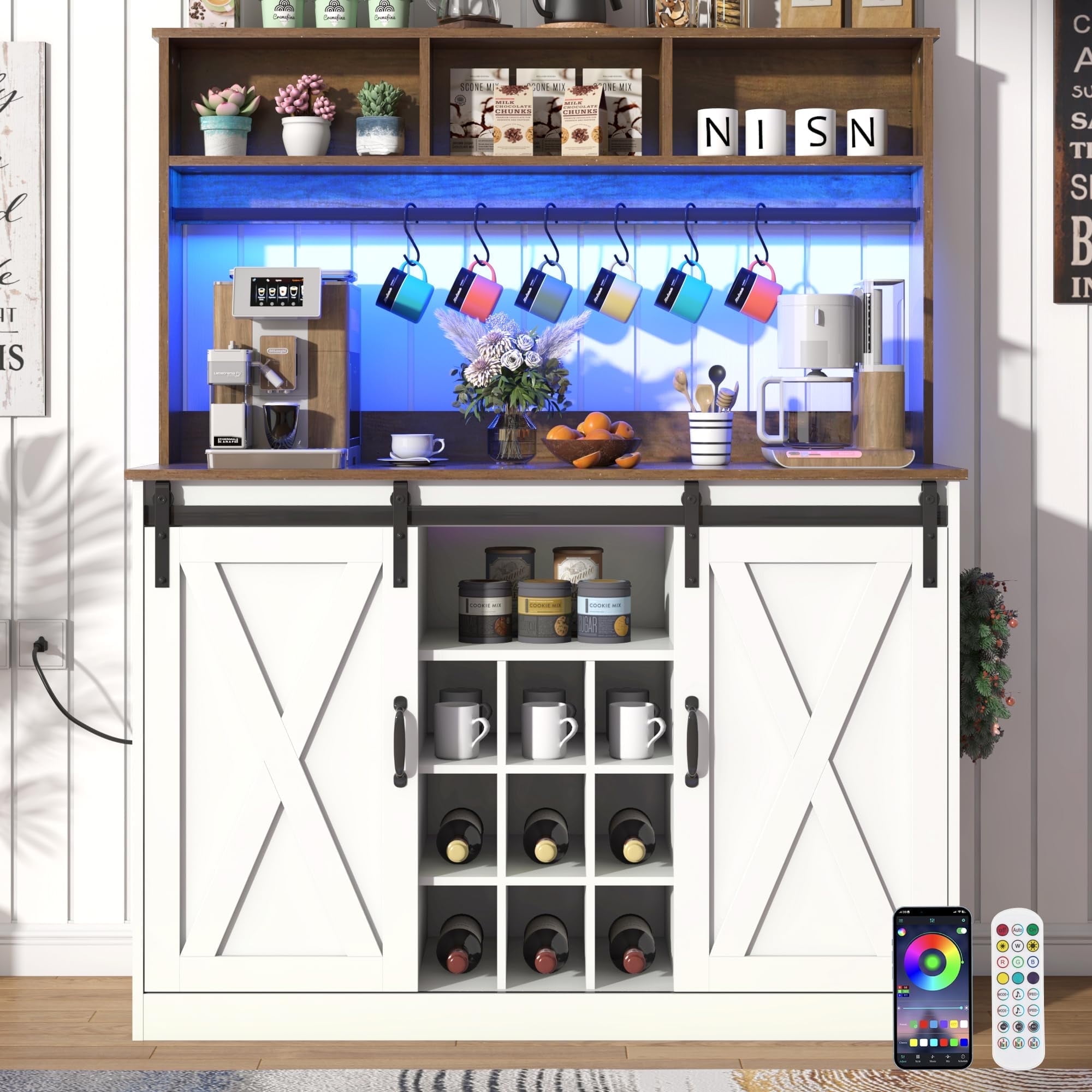Select the 2H timer option on remote
This screenshot has height=1092, width=1092.
click(x=1018, y=1027)
